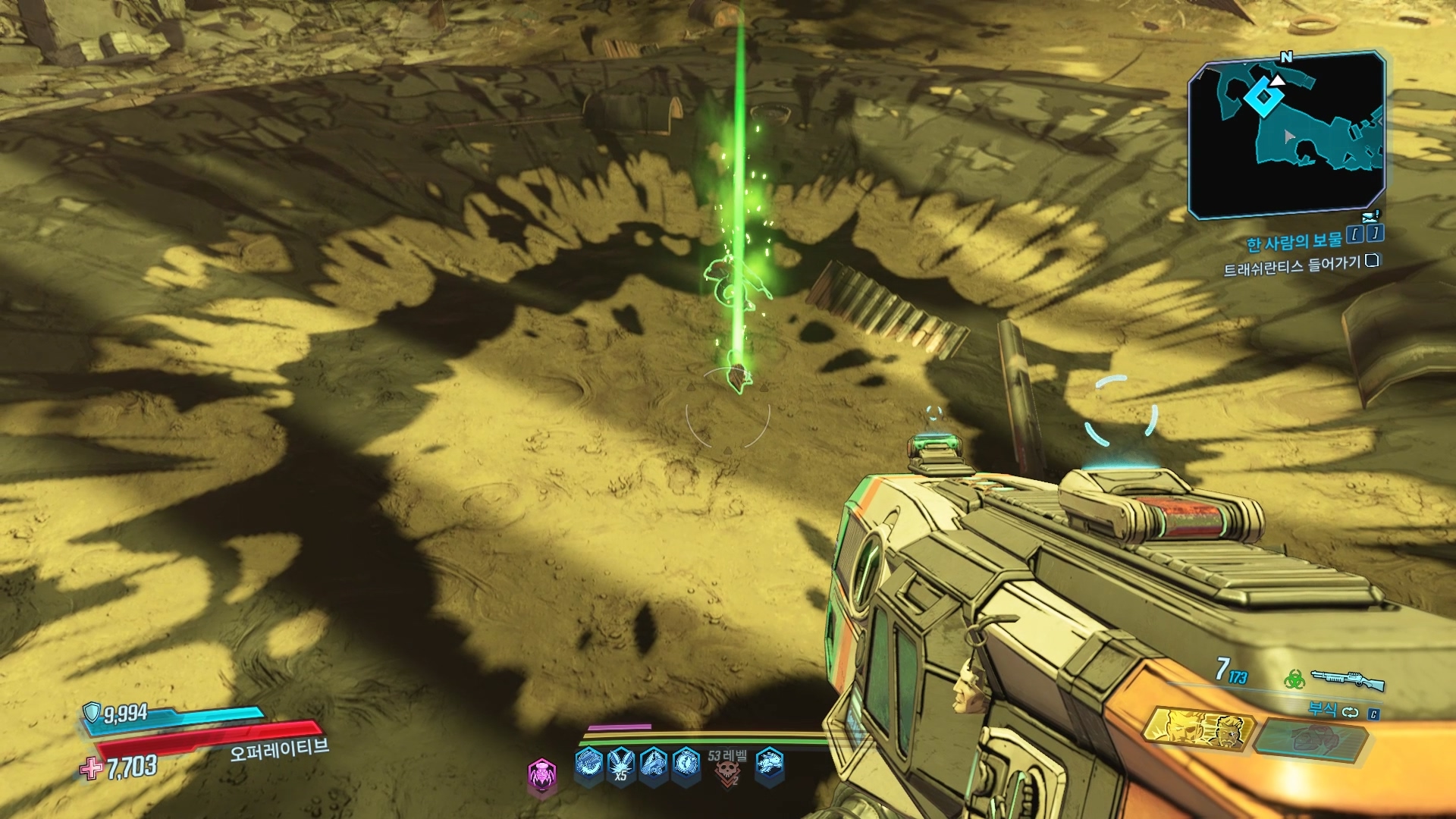This screenshot has height=819, width=1456.
Task: Open the minimap in the corner
Action: point(1286,134)
